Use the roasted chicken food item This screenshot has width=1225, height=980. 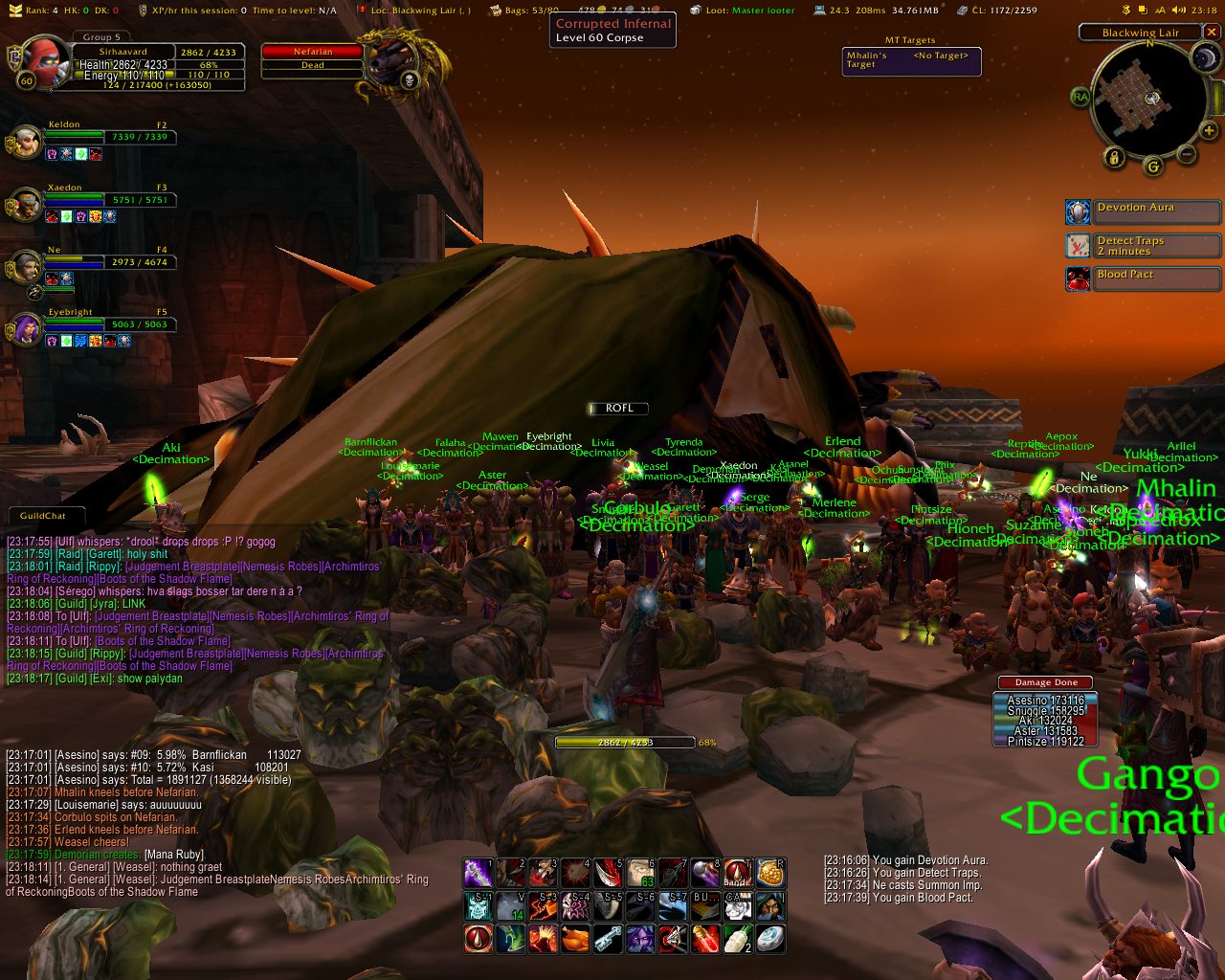pyautogui.click(x=575, y=939)
